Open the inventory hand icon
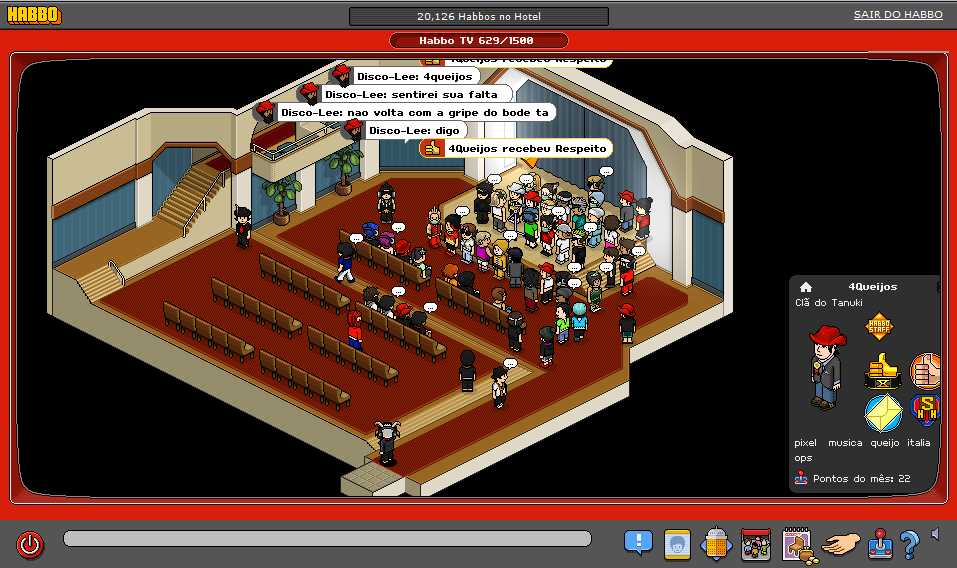The image size is (957, 568). (x=841, y=544)
